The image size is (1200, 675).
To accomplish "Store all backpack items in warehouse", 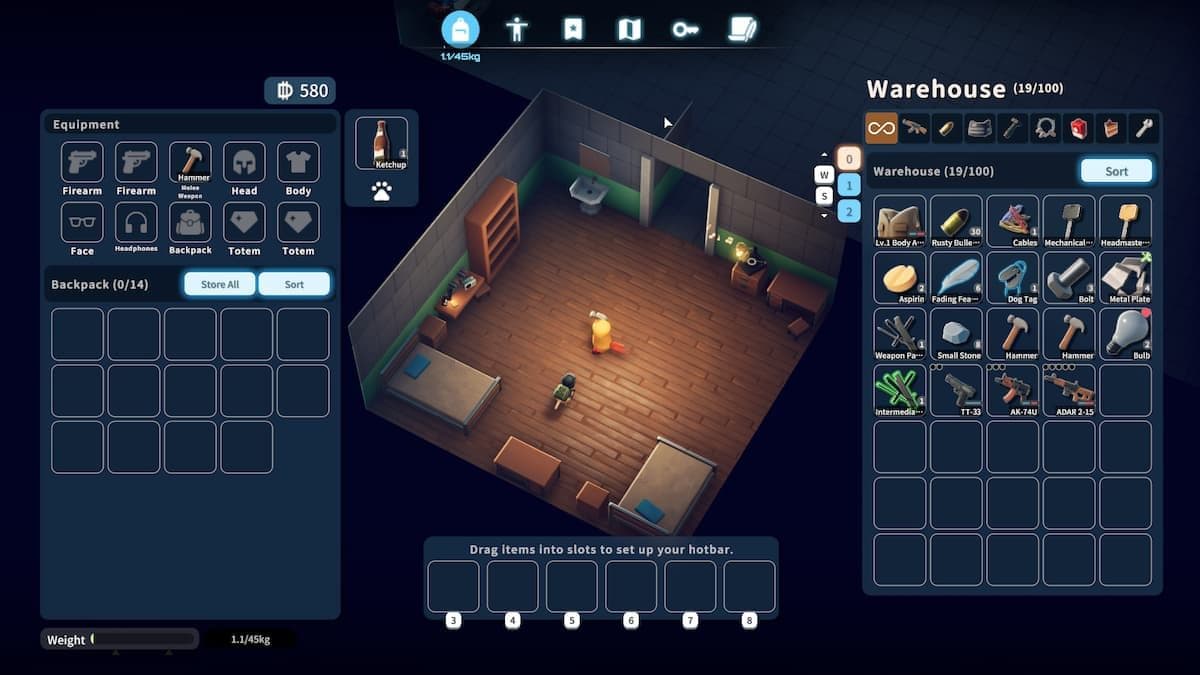I will tap(220, 284).
